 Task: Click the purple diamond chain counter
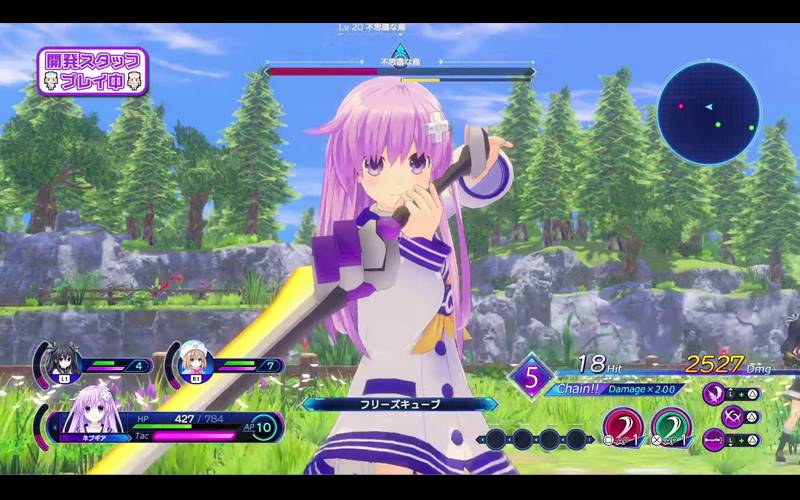[531, 379]
